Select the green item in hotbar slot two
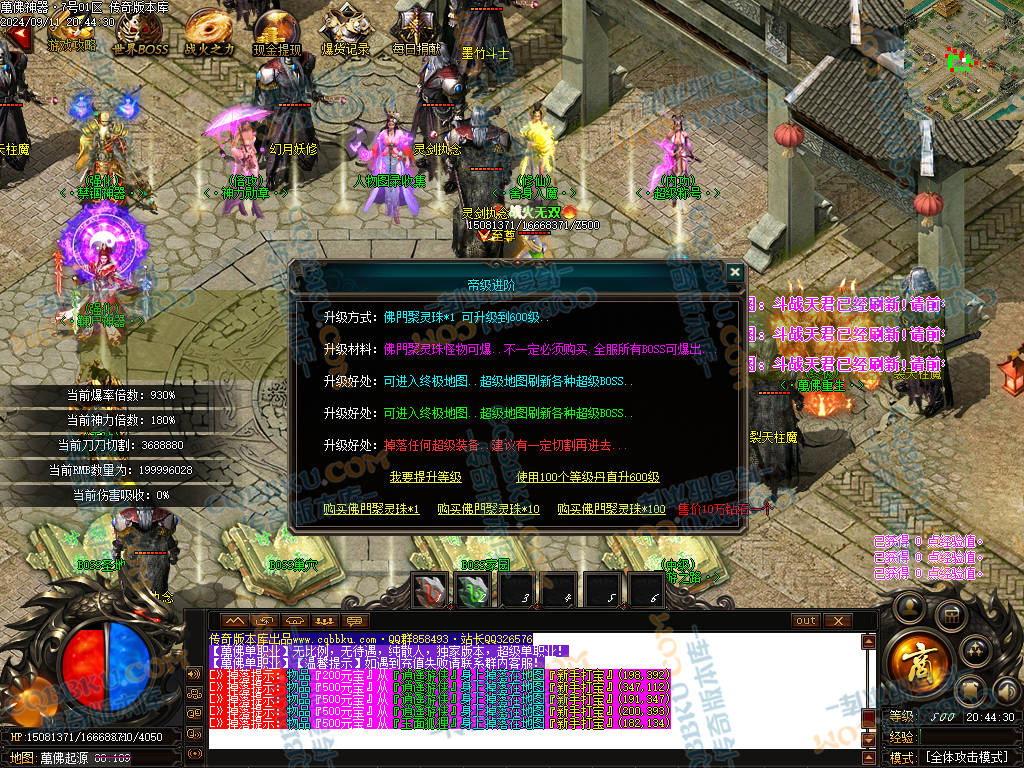This screenshot has height=768, width=1024. tap(474, 592)
